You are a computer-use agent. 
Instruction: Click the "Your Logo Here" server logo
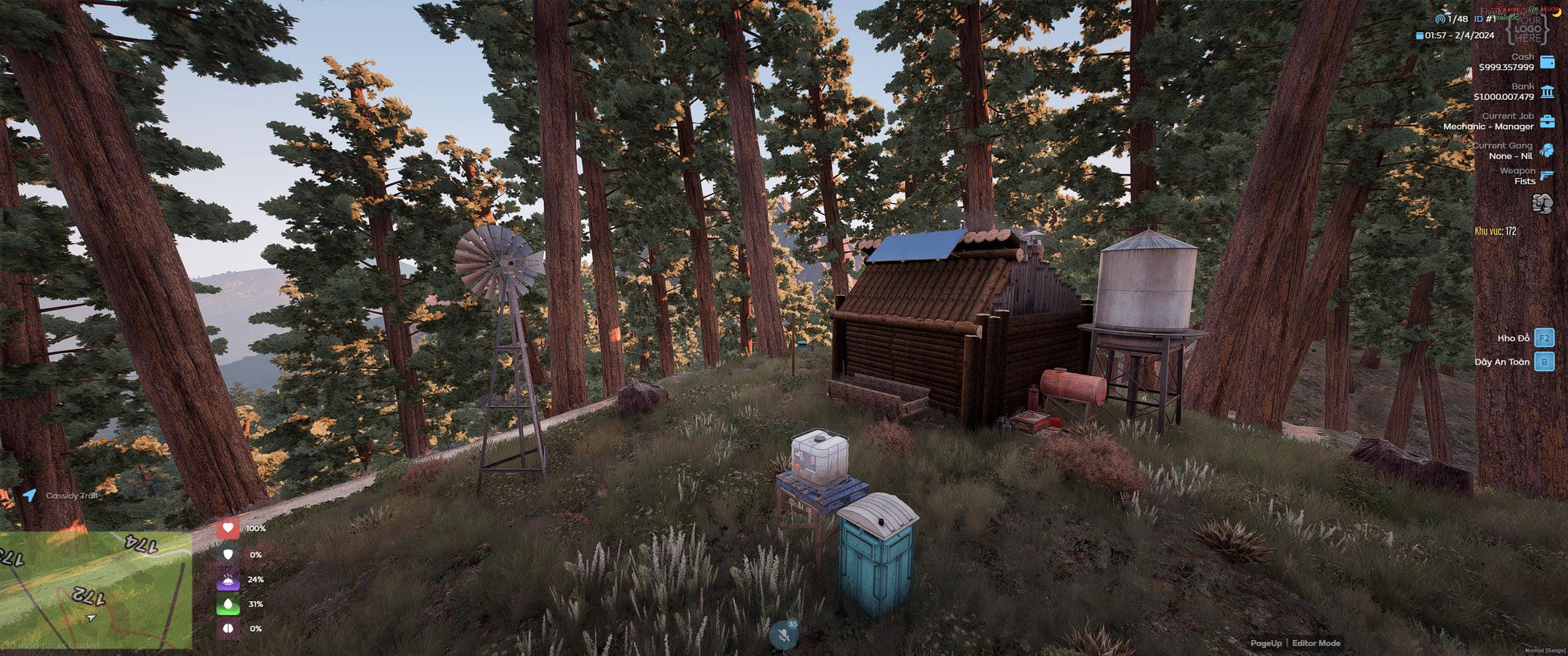click(1527, 27)
